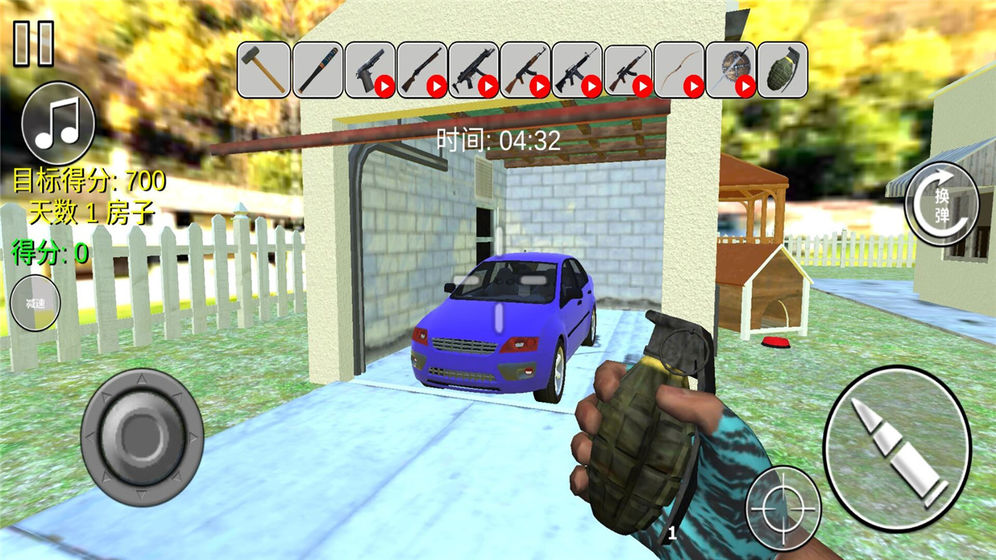The height and width of the screenshot is (560, 996).
Task: Select the shotgun slot
Action: [421, 70]
